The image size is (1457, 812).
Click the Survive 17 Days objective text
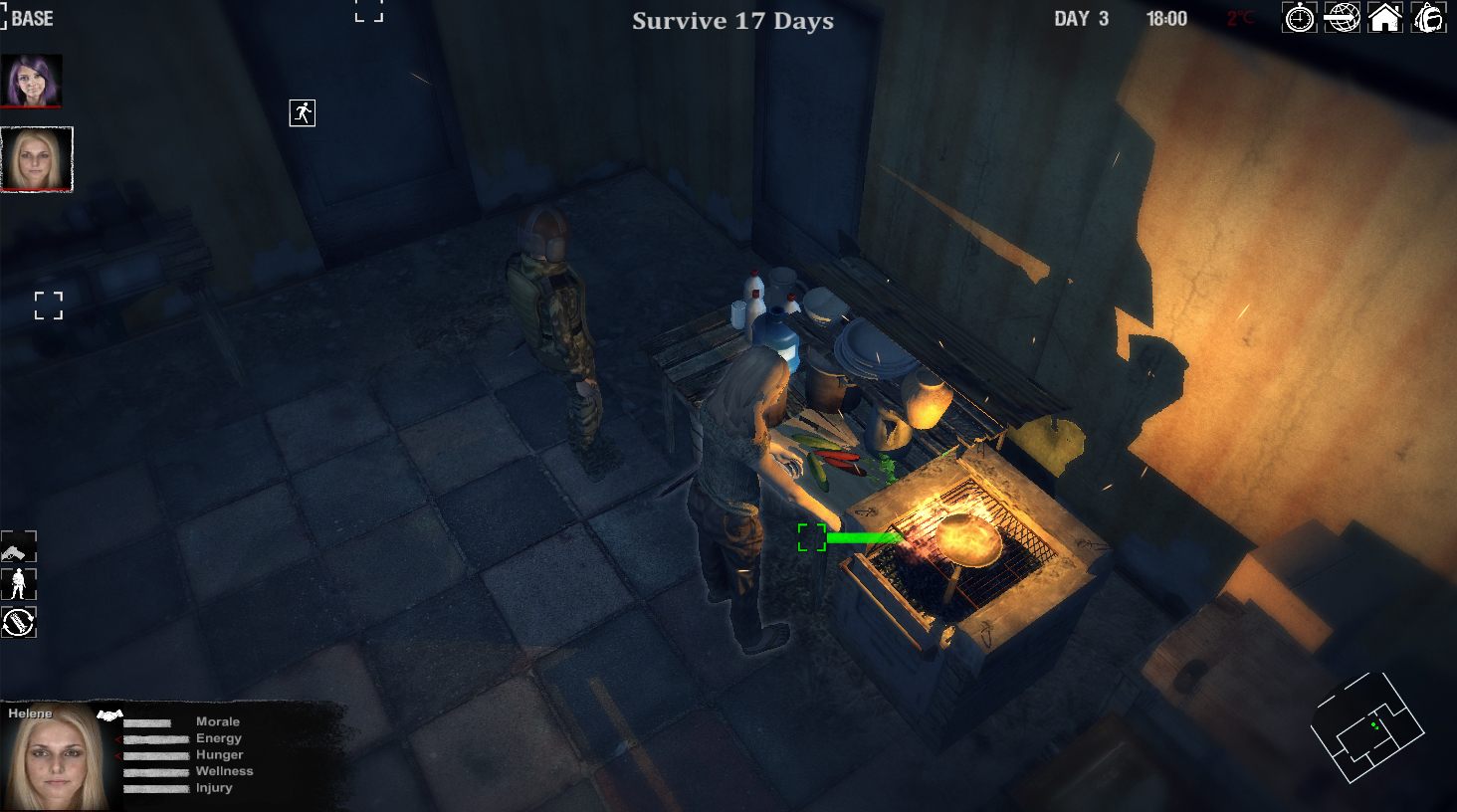(732, 21)
